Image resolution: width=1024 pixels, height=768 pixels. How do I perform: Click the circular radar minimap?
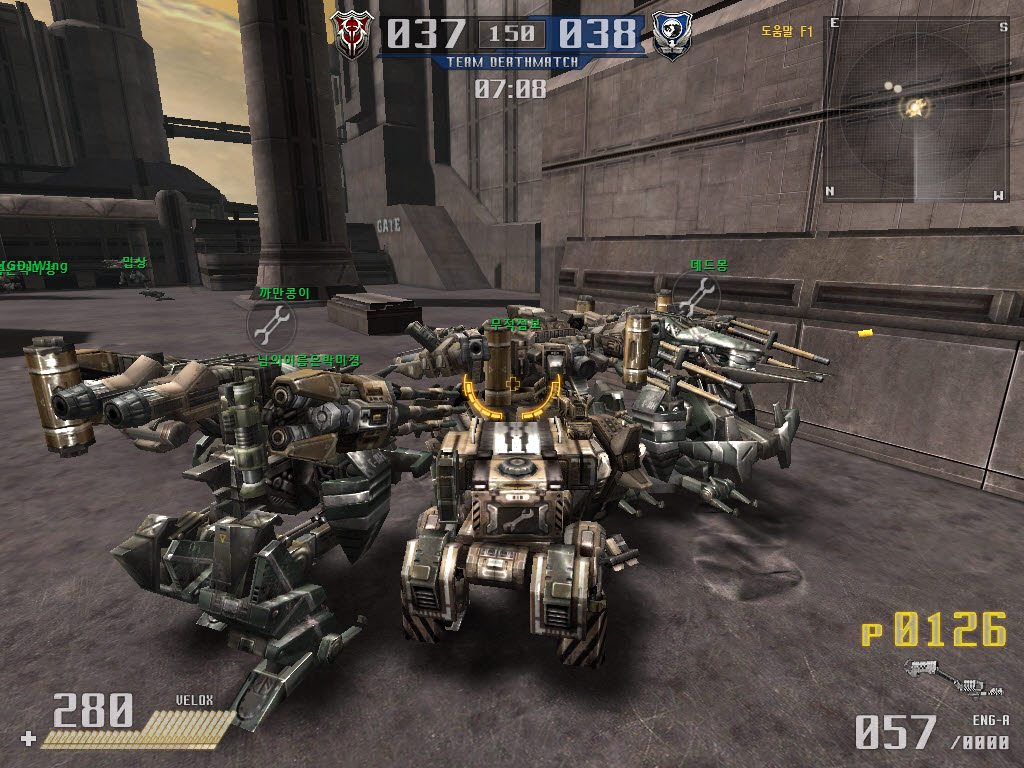click(x=916, y=109)
